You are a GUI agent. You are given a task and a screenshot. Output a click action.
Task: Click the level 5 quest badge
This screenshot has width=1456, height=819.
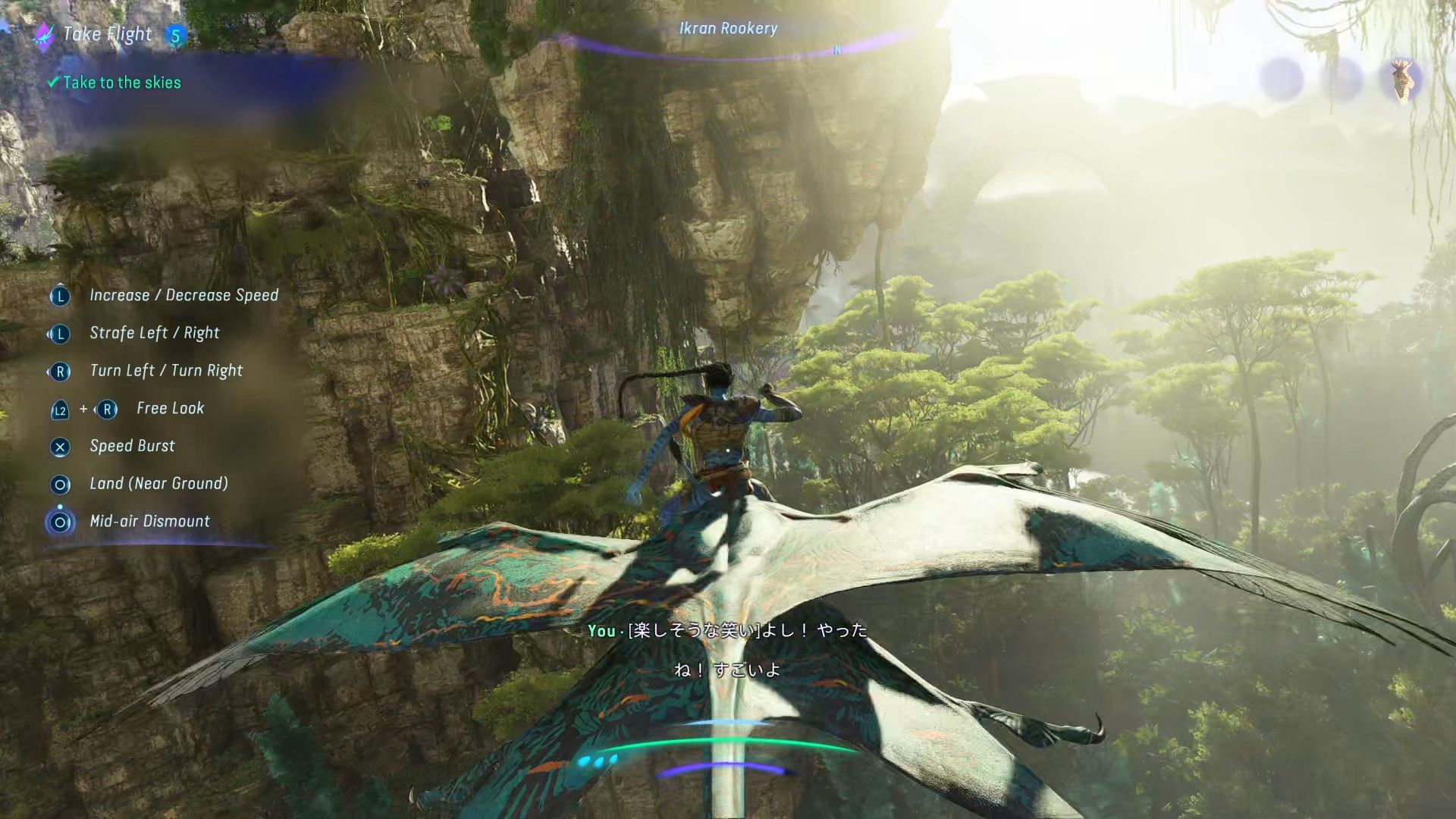pos(175,36)
